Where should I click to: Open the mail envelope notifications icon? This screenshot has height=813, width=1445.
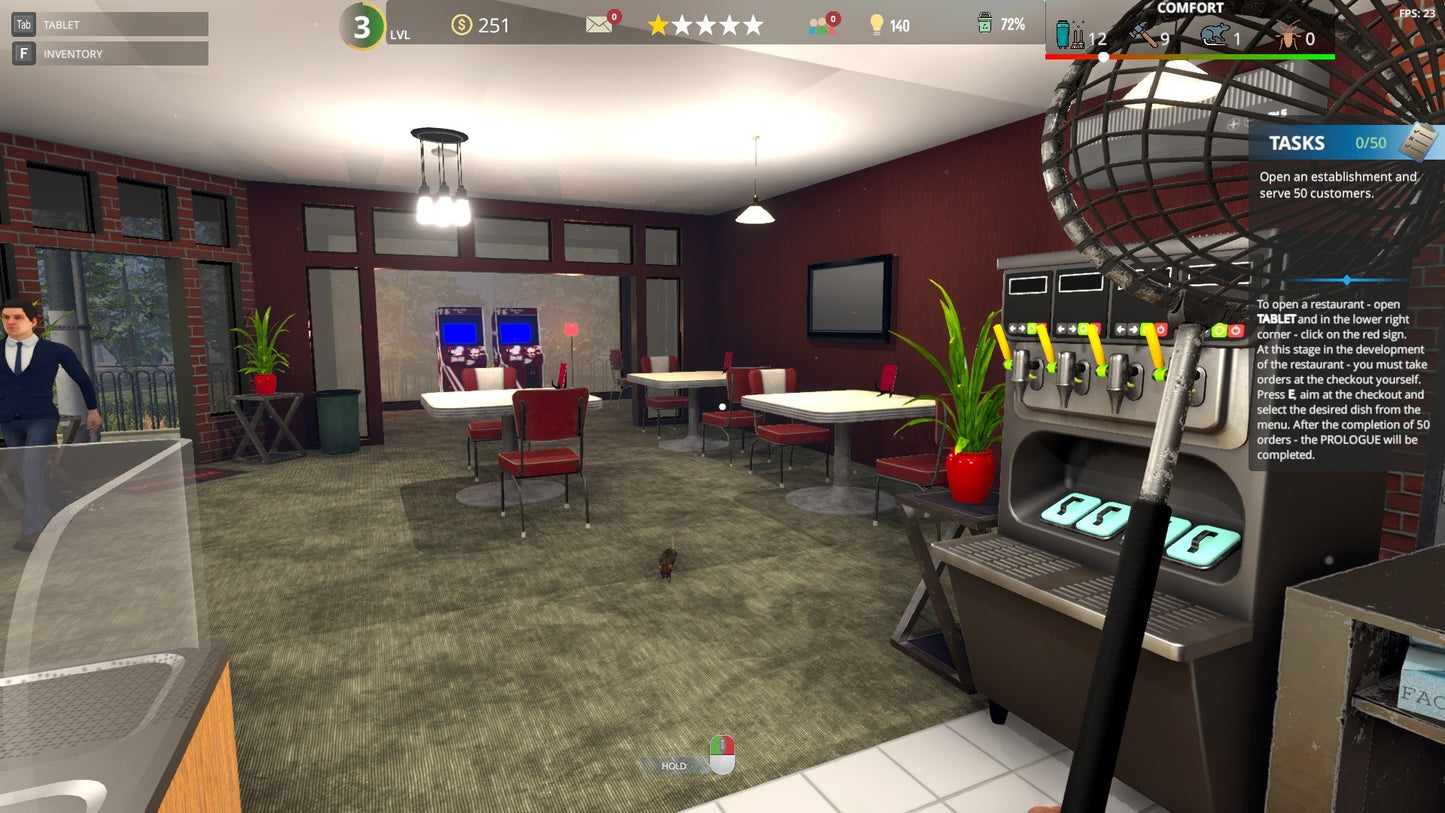(x=600, y=24)
